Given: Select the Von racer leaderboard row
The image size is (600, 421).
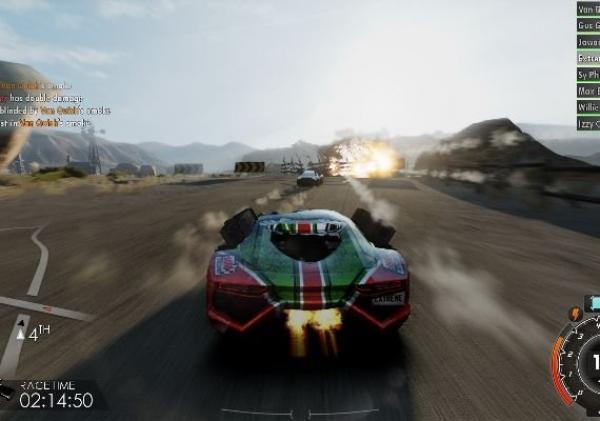Looking at the screenshot, I should [588, 8].
